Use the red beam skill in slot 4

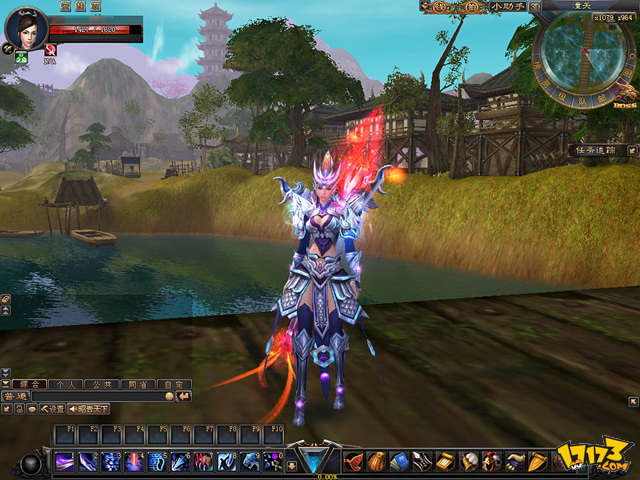coord(133,461)
